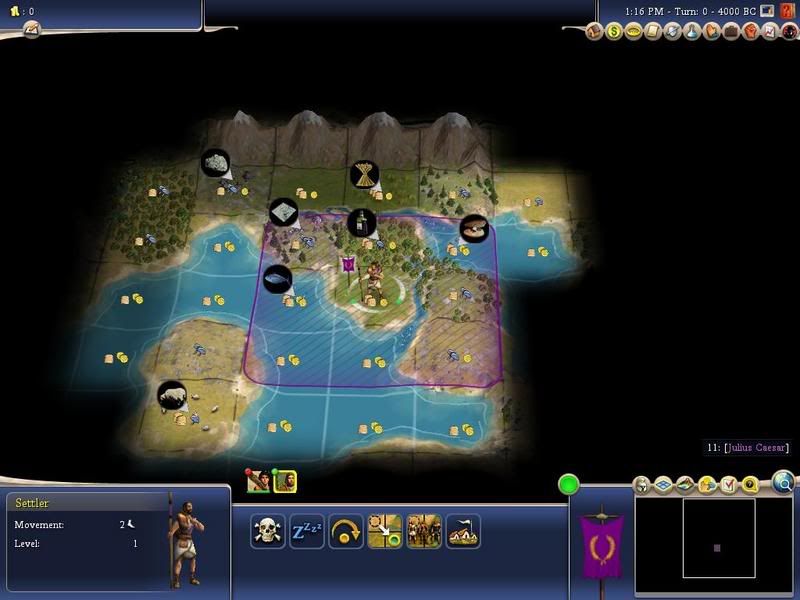Select all units on the tile
The image size is (800, 600).
click(424, 531)
